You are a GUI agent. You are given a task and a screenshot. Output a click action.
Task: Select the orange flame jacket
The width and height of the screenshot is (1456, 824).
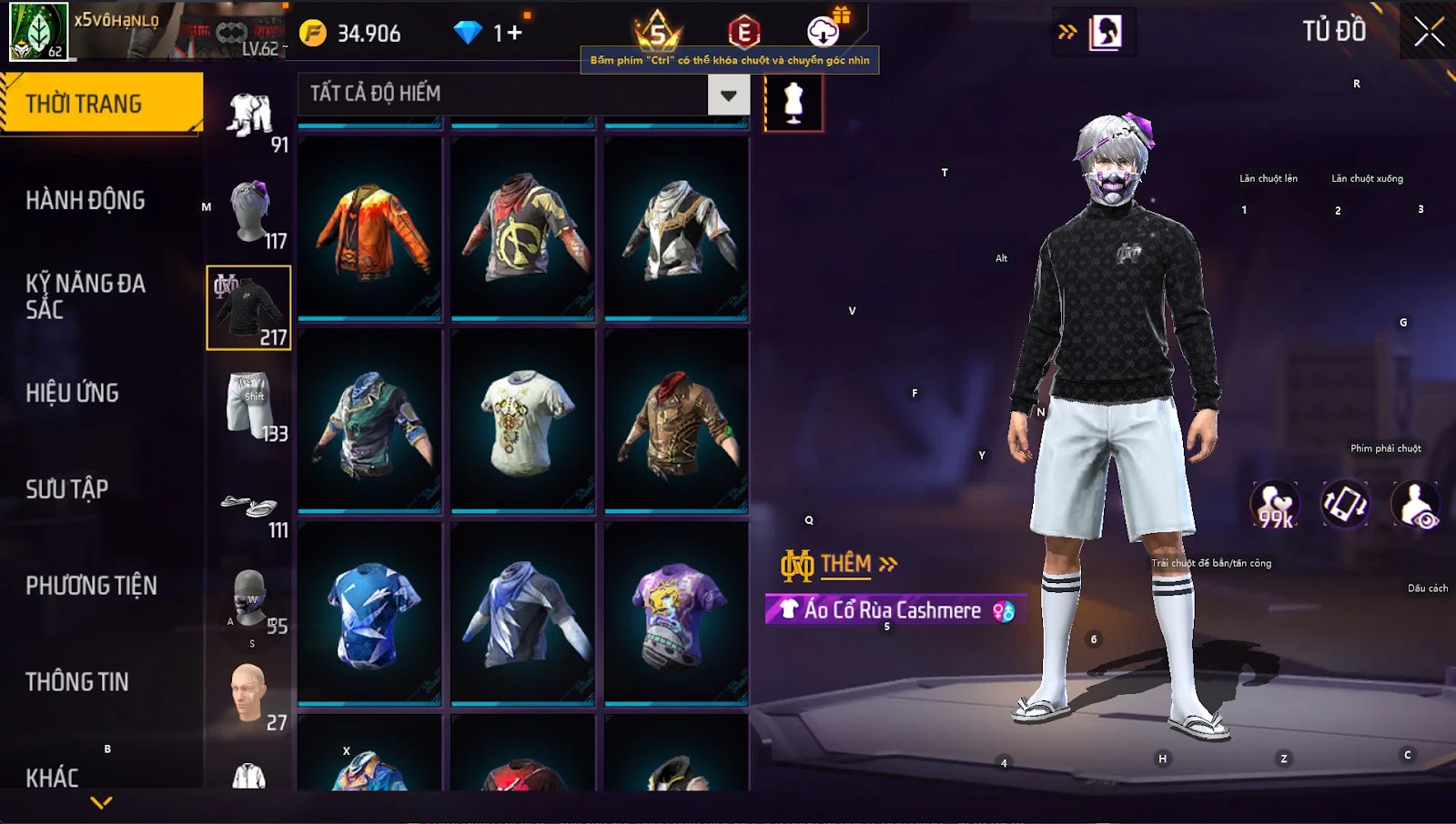point(369,227)
